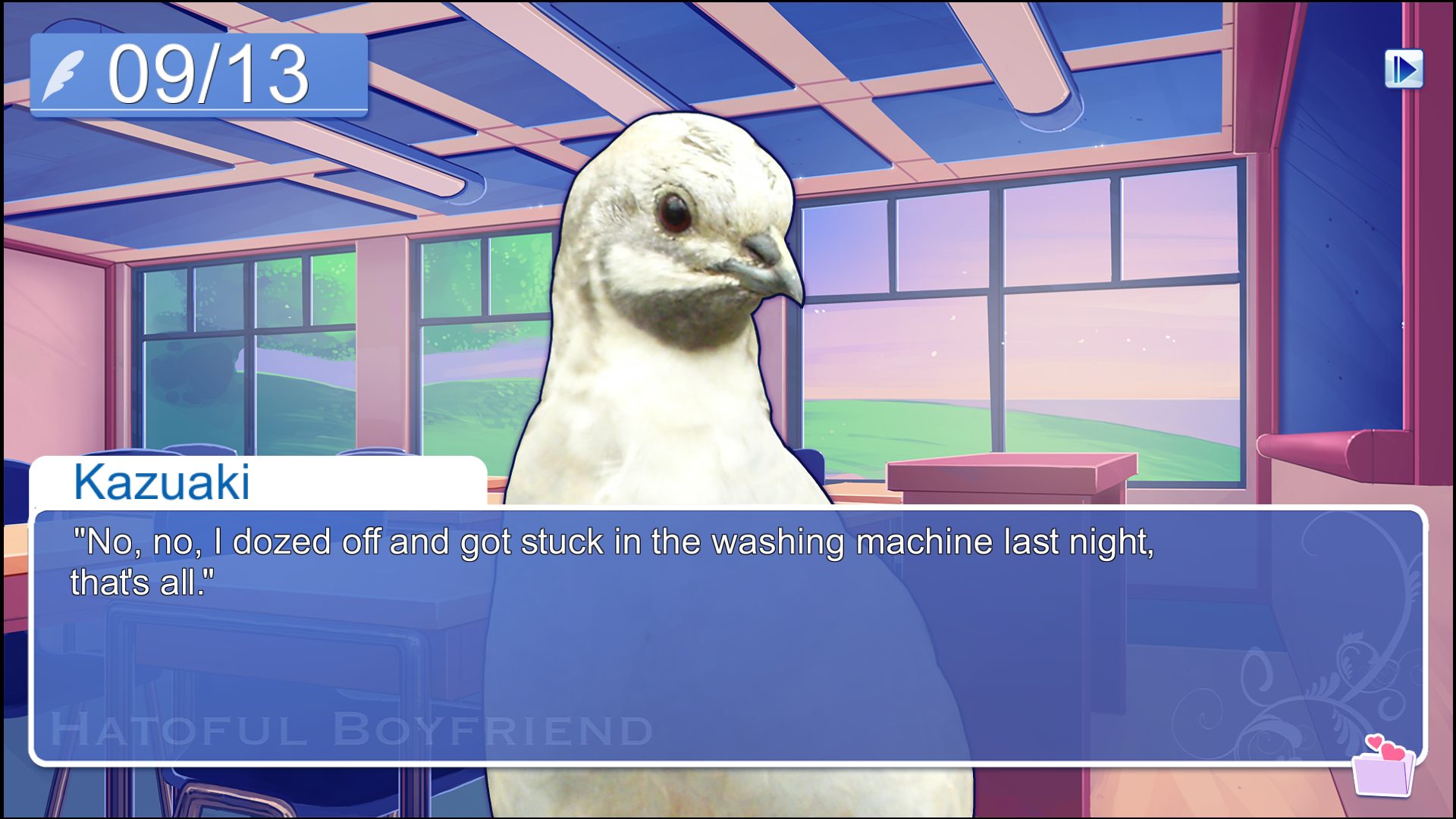Viewport: 1456px width, 819px height.
Task: Click the skip-forward button
Action: (x=1404, y=70)
